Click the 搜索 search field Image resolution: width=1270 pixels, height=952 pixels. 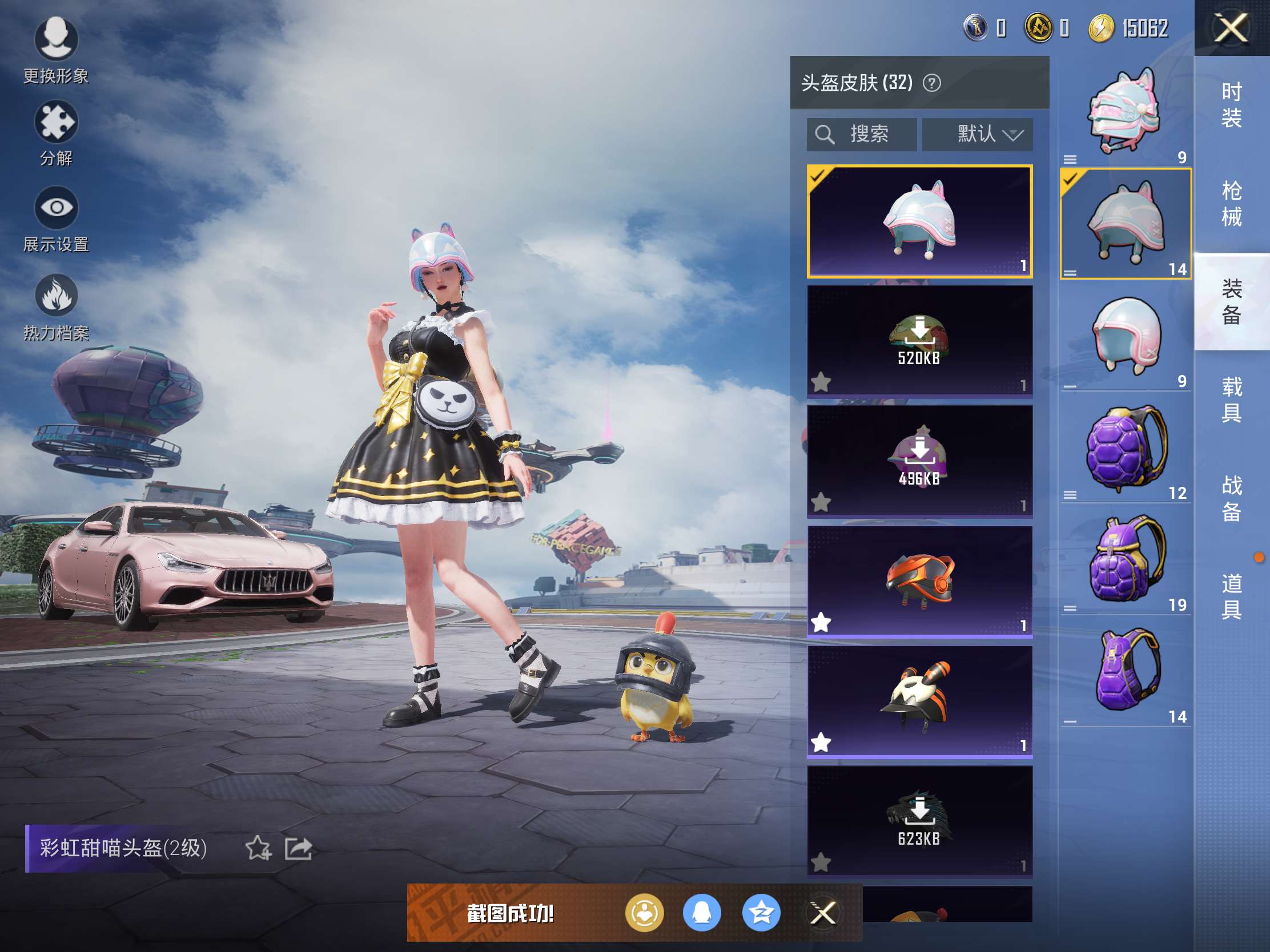point(861,134)
